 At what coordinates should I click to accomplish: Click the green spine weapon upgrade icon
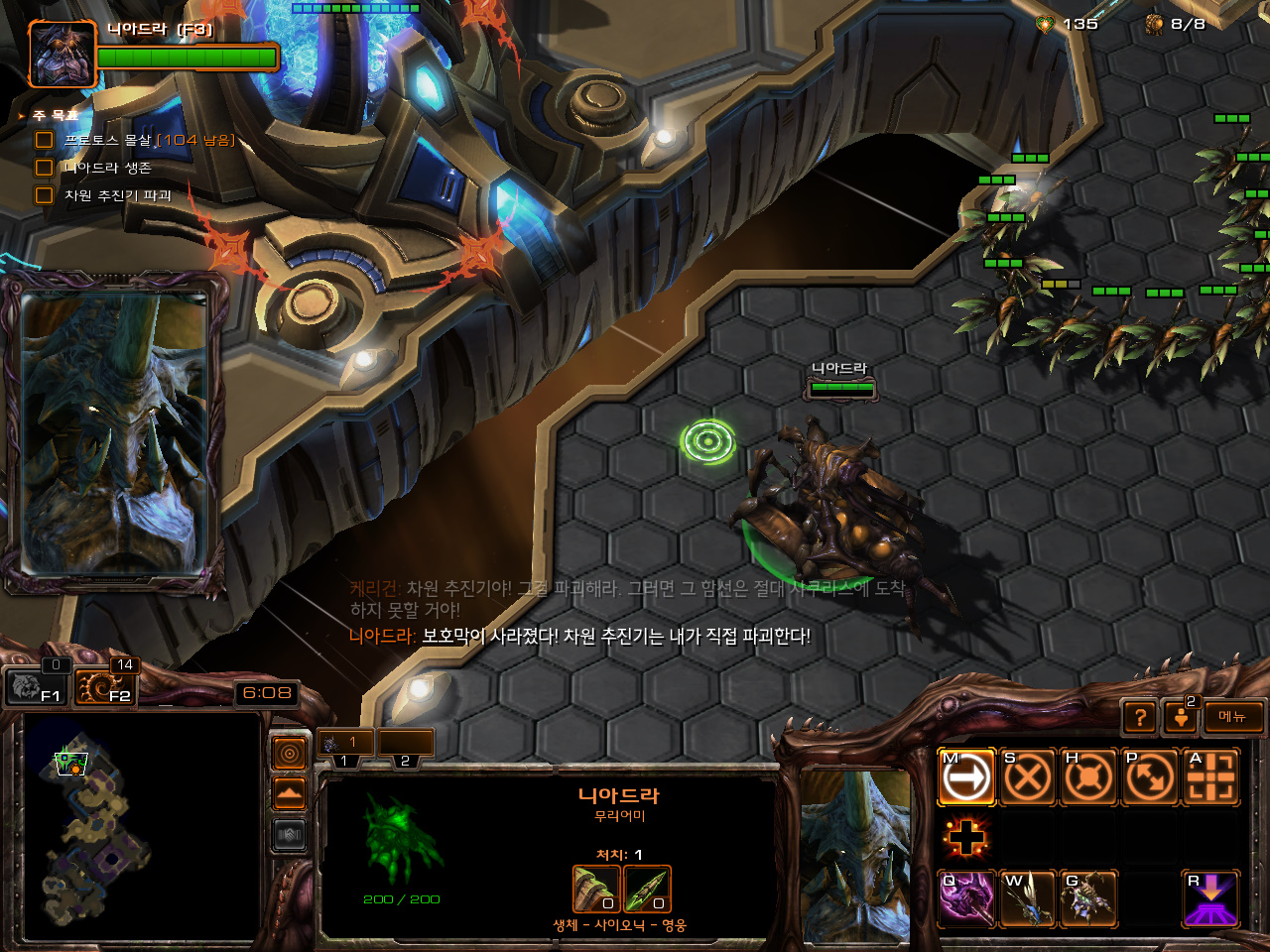647,889
